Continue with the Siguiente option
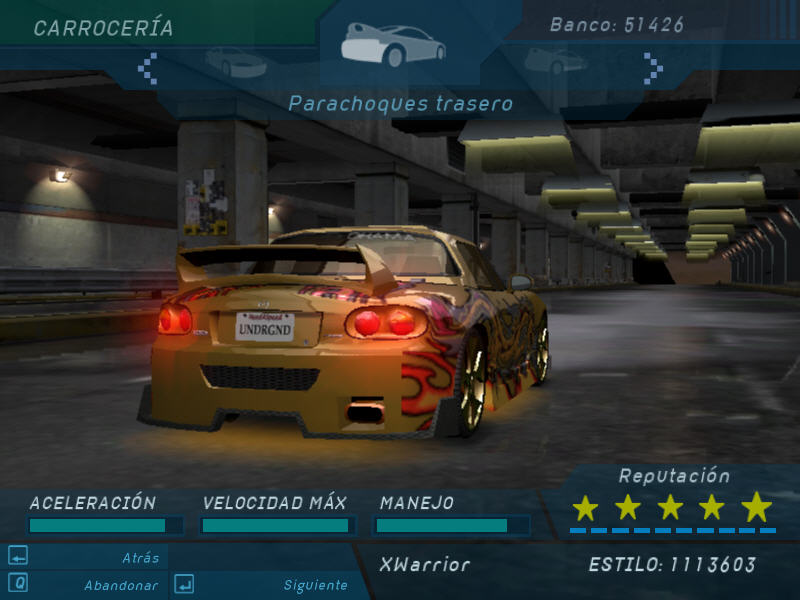 tap(315, 585)
